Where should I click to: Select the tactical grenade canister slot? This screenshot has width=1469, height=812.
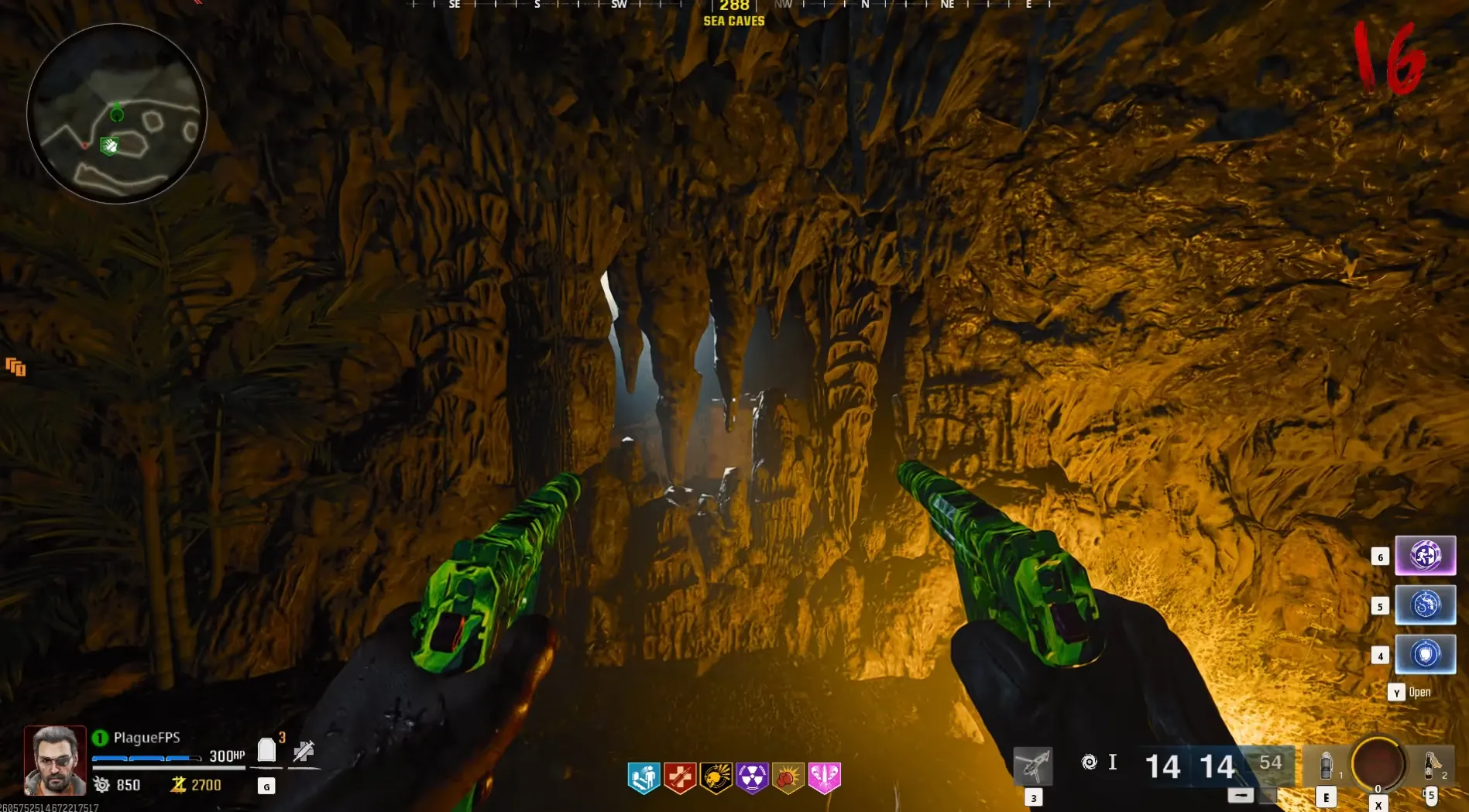(x=1326, y=766)
